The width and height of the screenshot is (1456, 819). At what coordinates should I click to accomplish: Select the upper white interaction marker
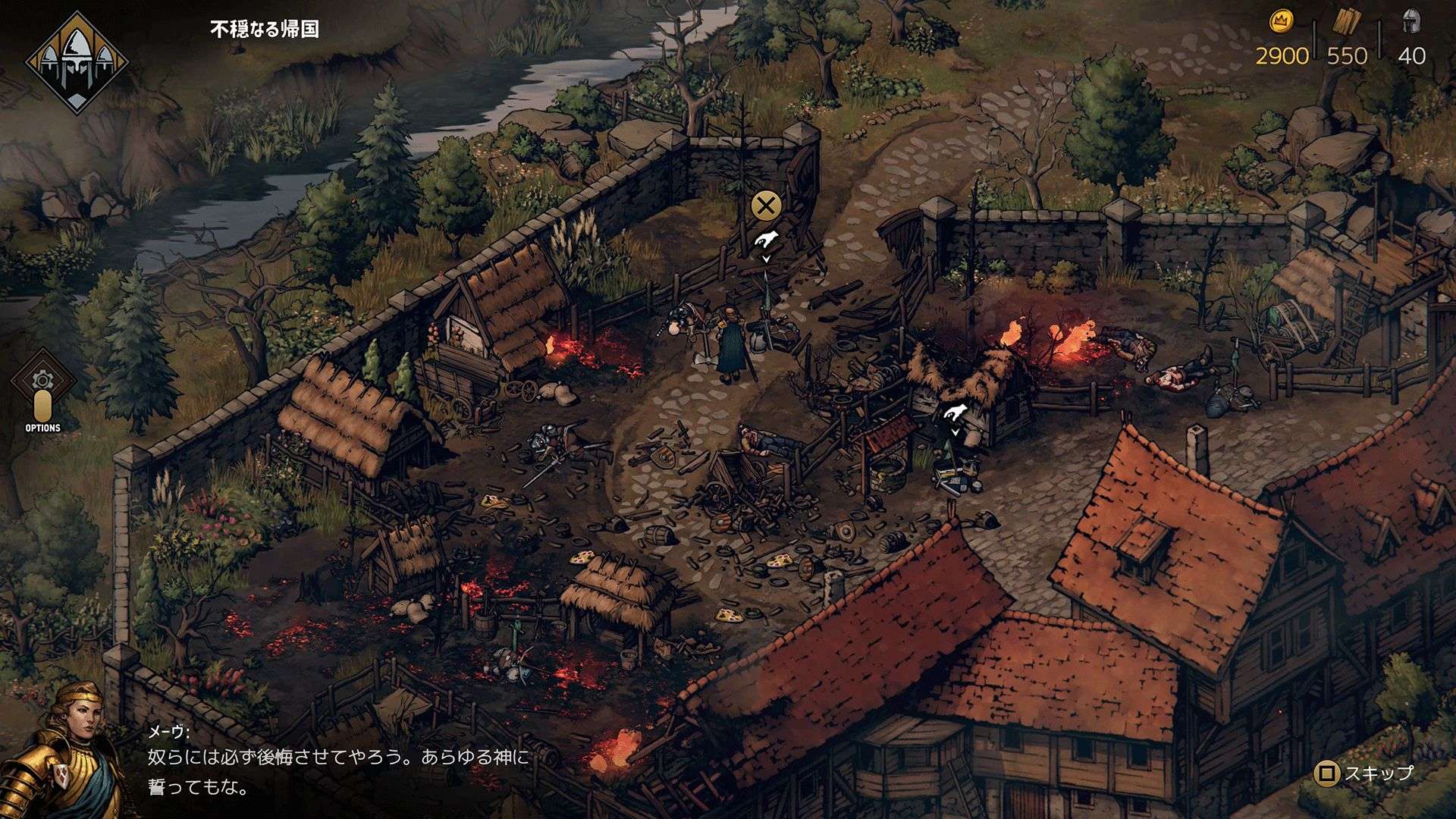click(x=767, y=239)
